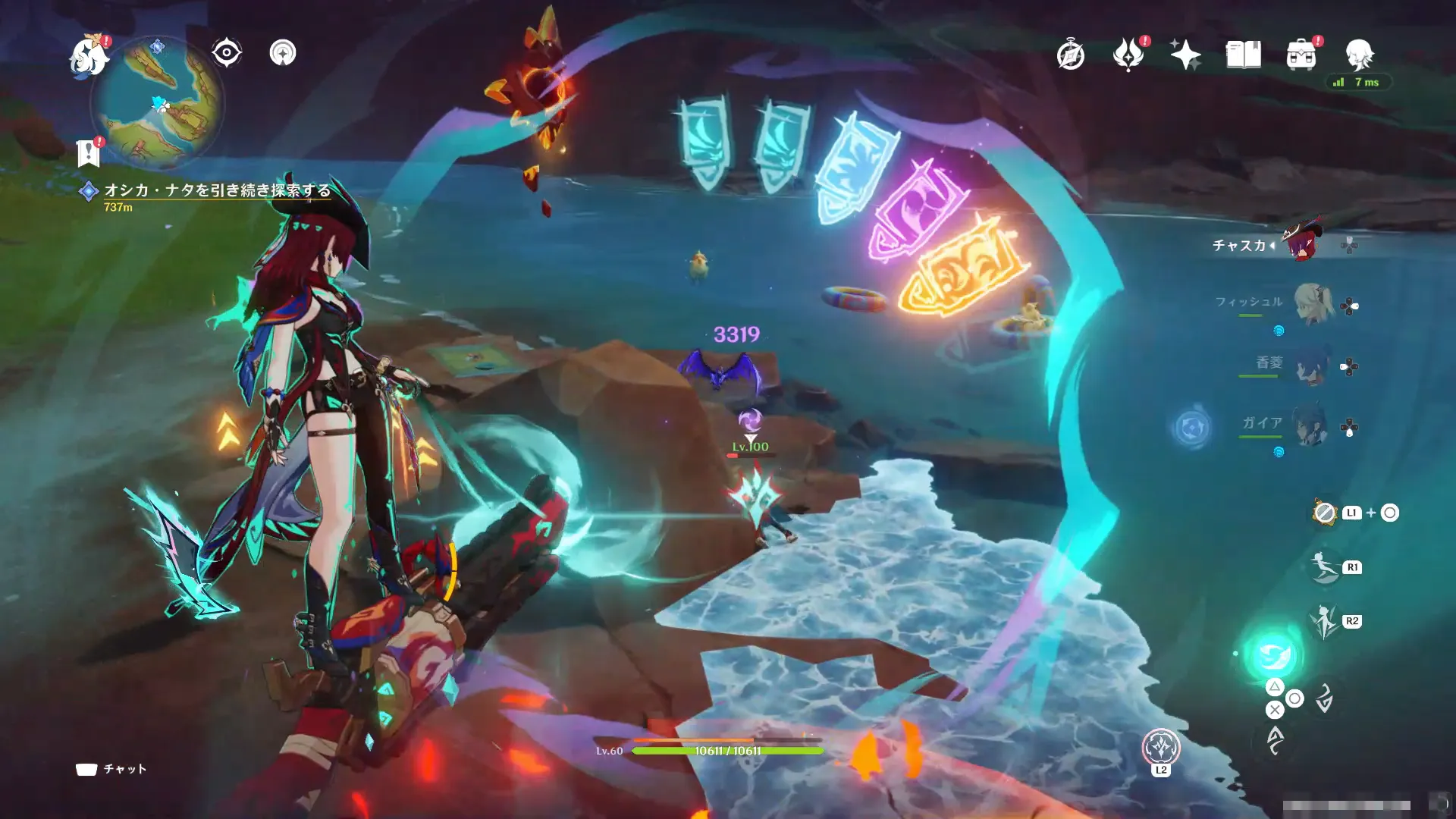Open the compass adventure icon
The width and height of the screenshot is (1456, 819).
1070,55
